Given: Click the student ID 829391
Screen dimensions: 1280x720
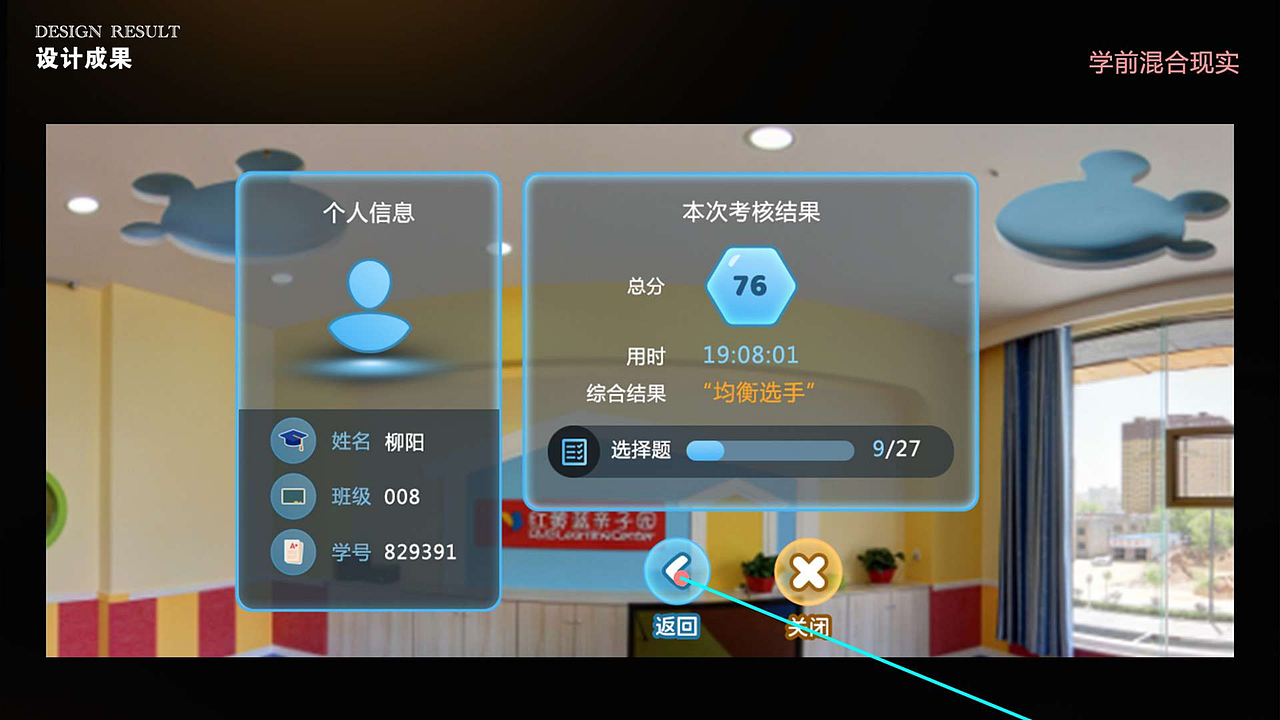Looking at the screenshot, I should [422, 552].
